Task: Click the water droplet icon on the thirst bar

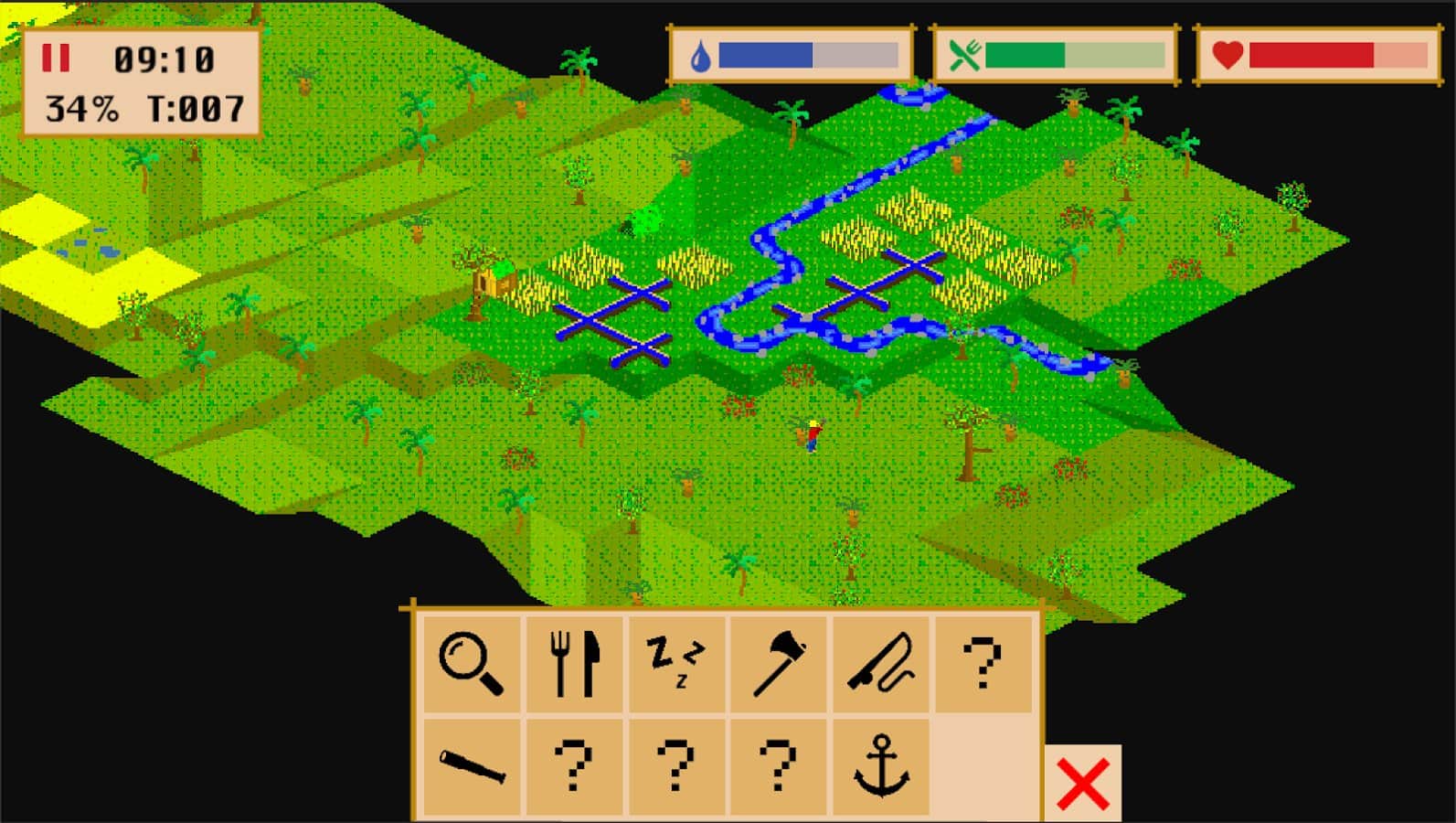Action: coord(699,55)
